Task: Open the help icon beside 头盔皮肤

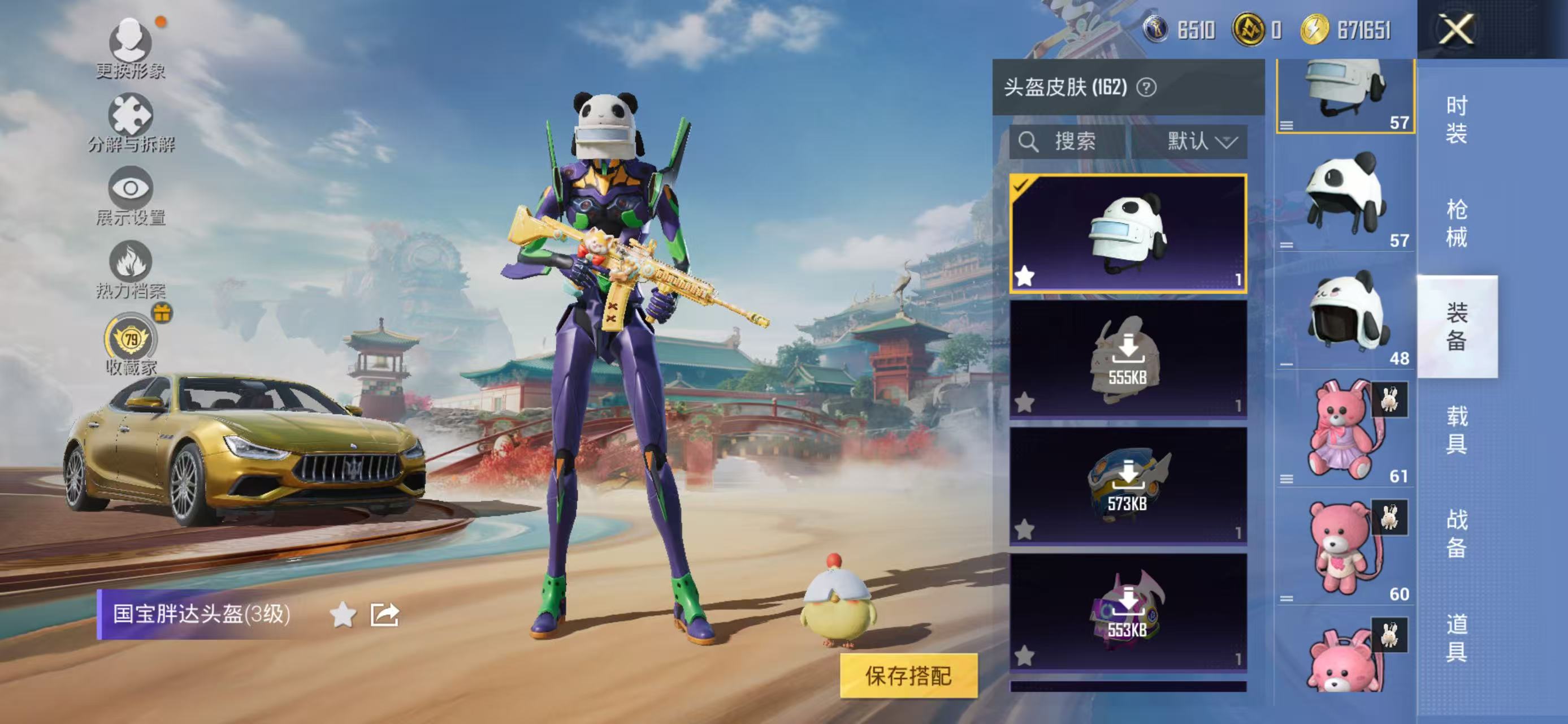Action: [1146, 88]
